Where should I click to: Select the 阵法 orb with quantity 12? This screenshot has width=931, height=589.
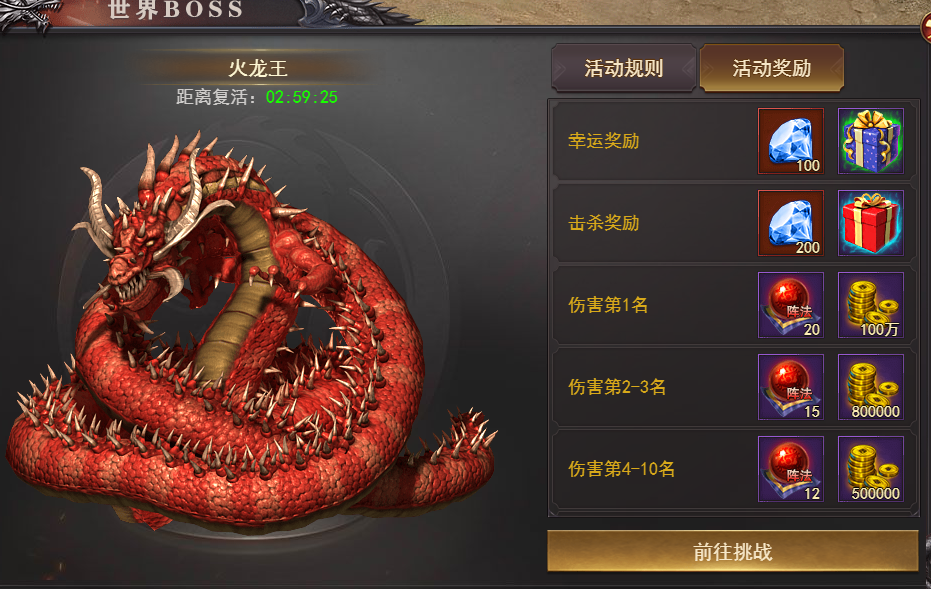click(791, 469)
